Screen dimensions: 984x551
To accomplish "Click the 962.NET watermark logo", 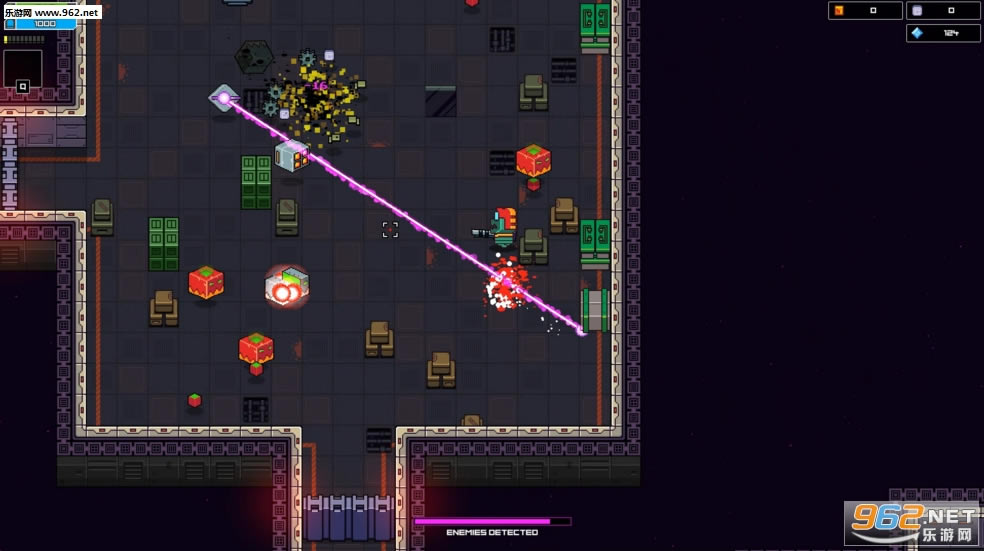I will (913, 523).
